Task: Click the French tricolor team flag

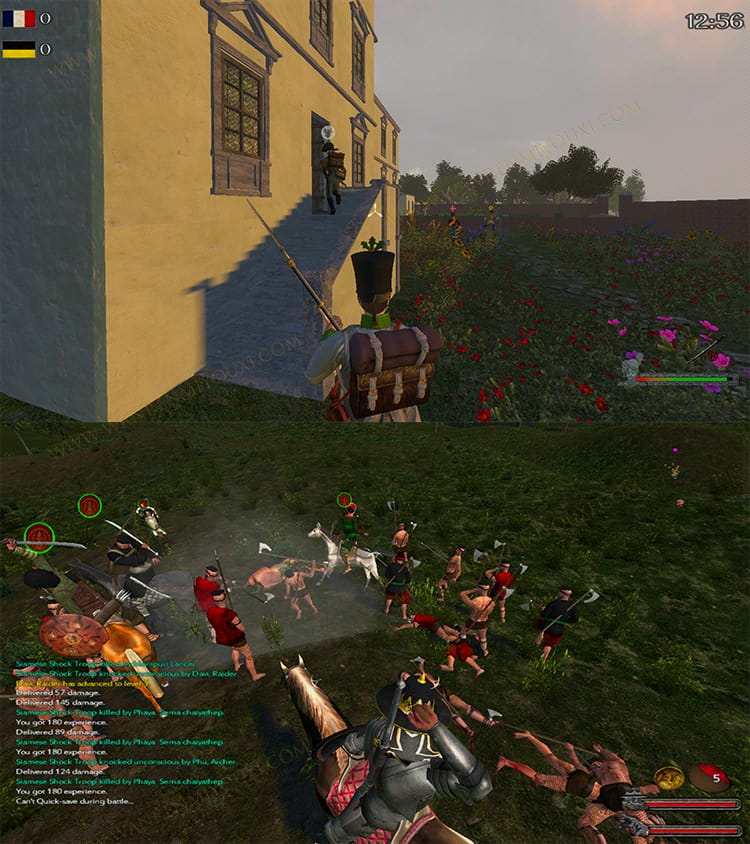Action: click(x=18, y=18)
